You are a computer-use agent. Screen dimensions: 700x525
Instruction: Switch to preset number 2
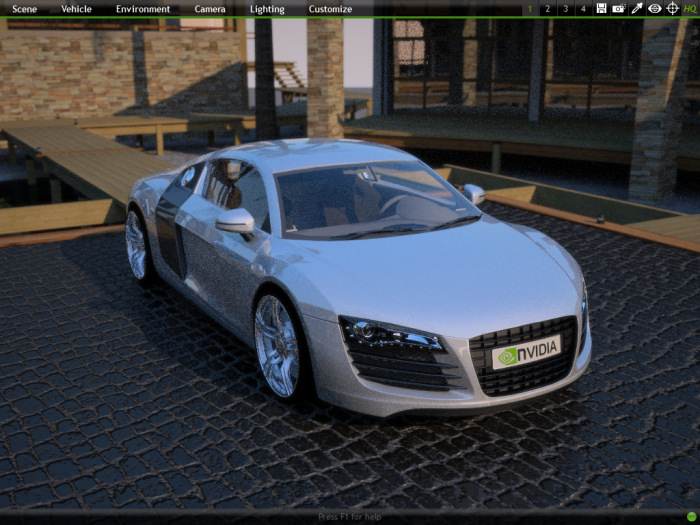(x=548, y=9)
